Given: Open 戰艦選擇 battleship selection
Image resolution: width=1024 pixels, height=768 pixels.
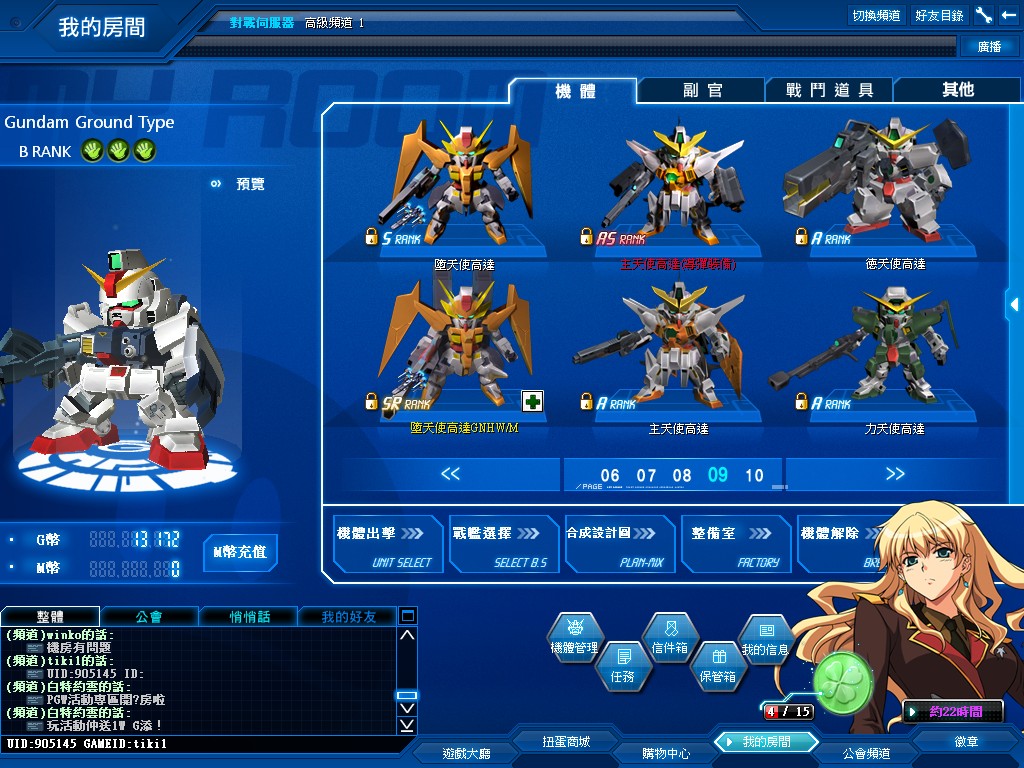Looking at the screenshot, I should (x=502, y=545).
